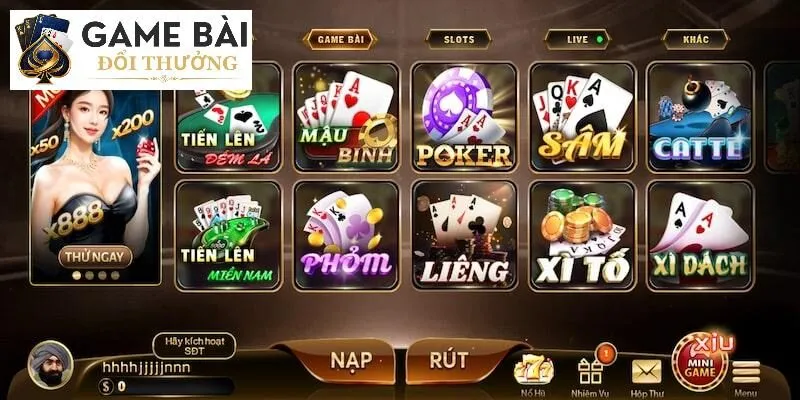Open the Nạp deposit button

click(x=331, y=359)
